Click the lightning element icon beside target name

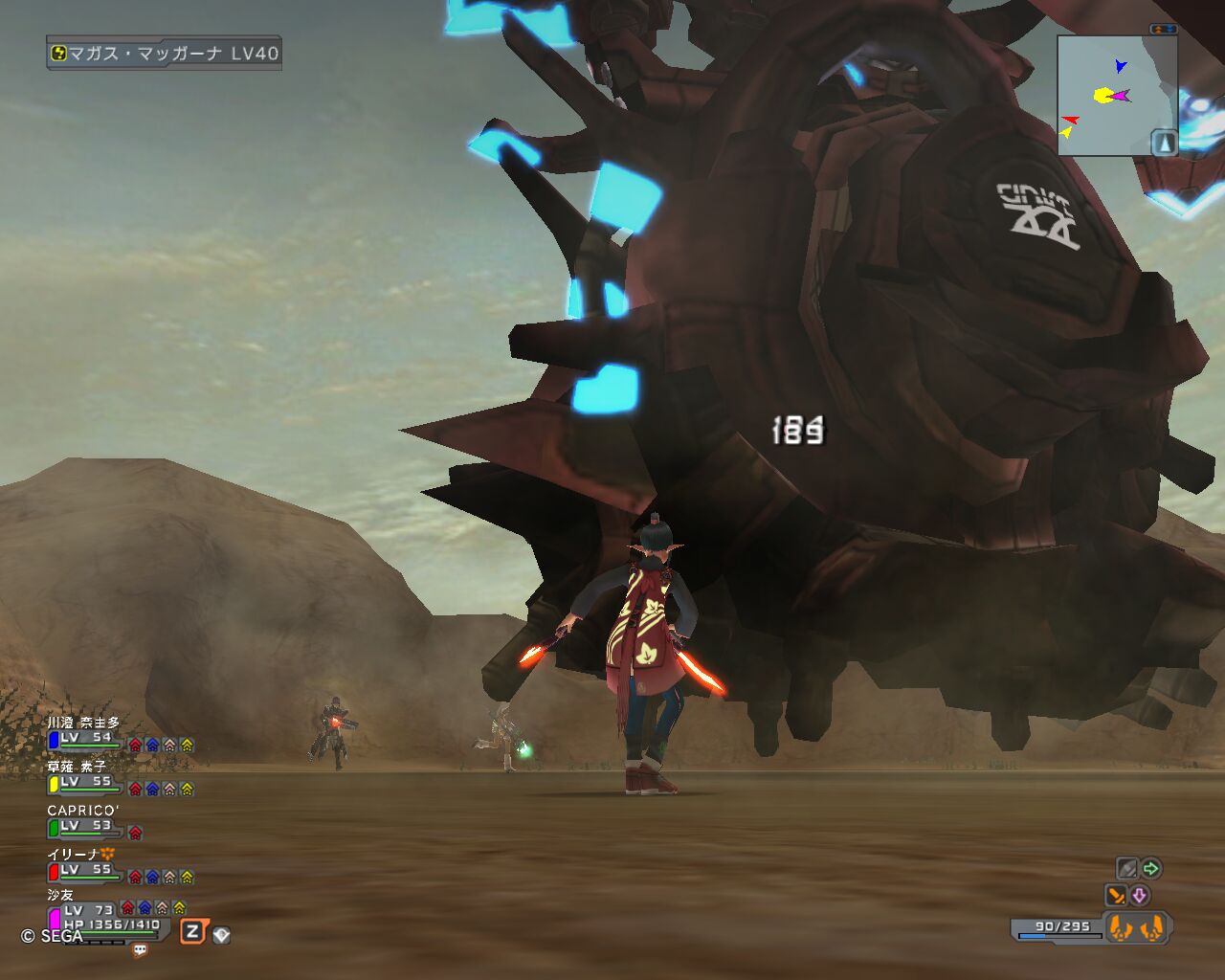(x=57, y=54)
